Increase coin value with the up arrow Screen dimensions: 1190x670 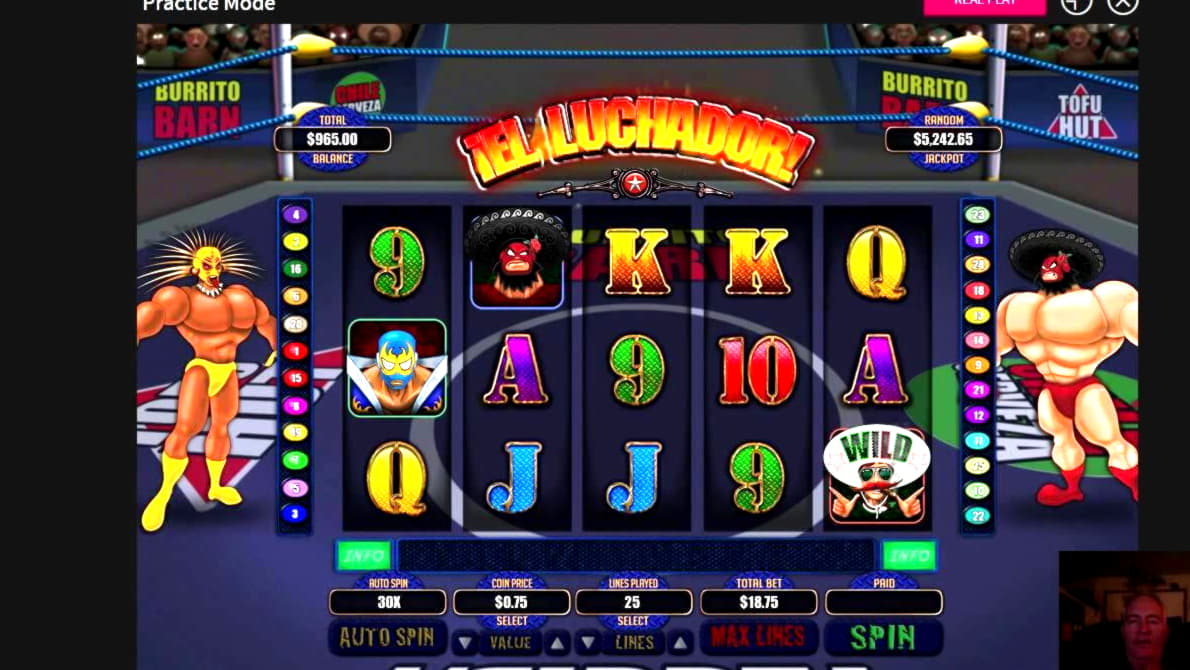556,642
